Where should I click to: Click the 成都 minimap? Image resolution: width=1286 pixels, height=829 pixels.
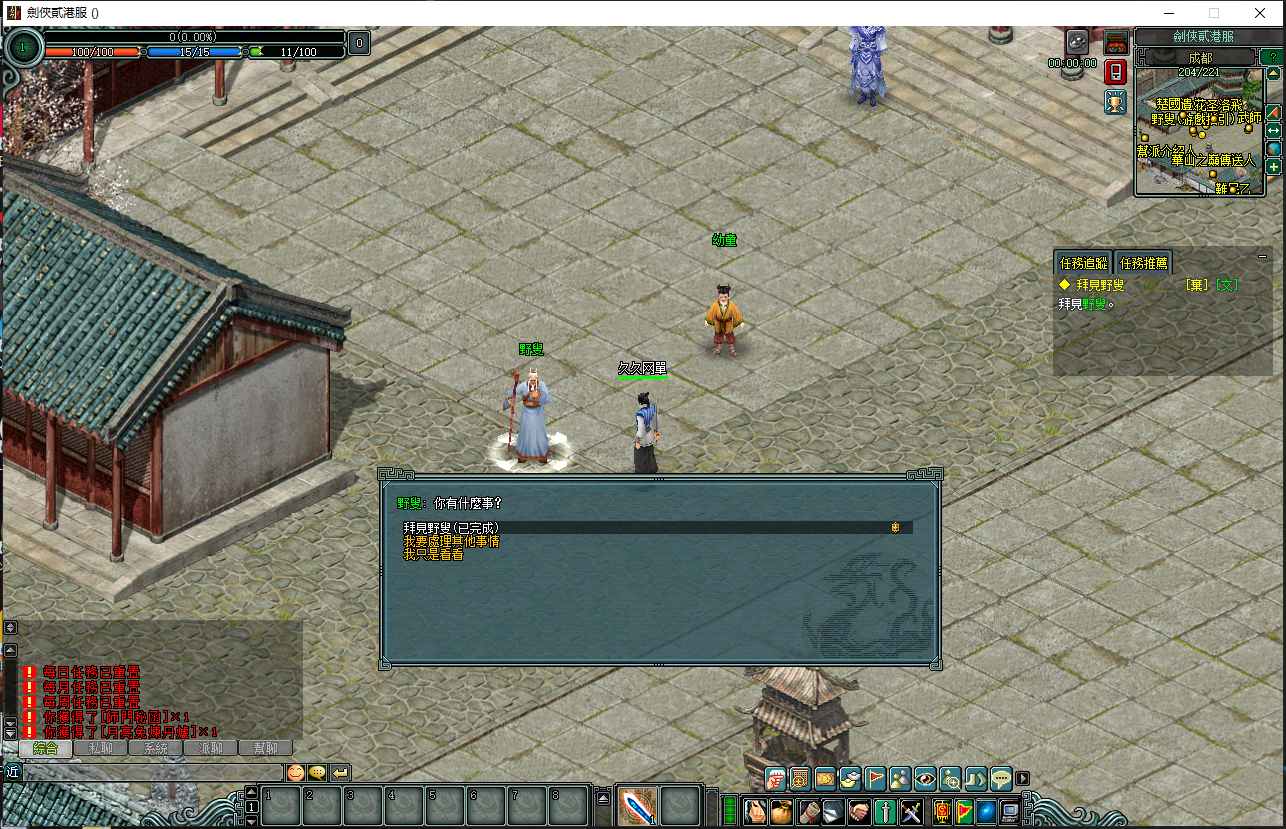[1200, 130]
